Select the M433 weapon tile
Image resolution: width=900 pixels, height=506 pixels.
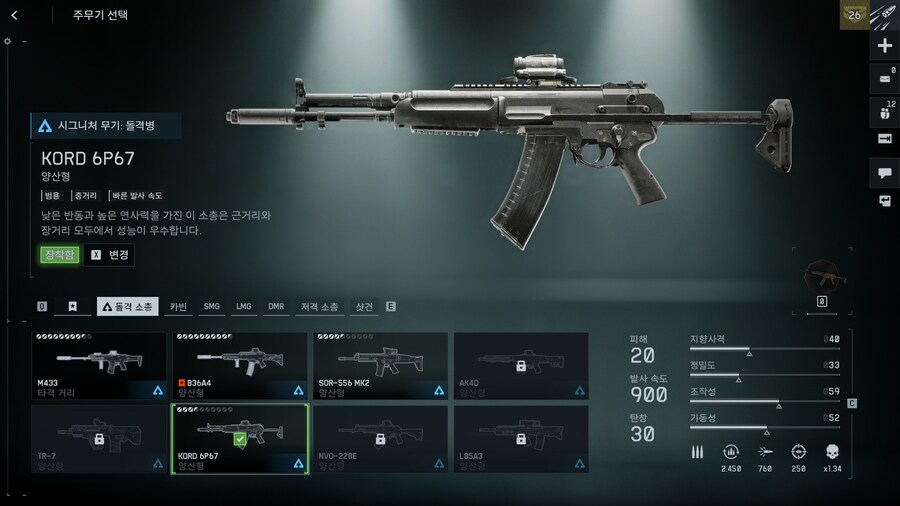tap(99, 366)
